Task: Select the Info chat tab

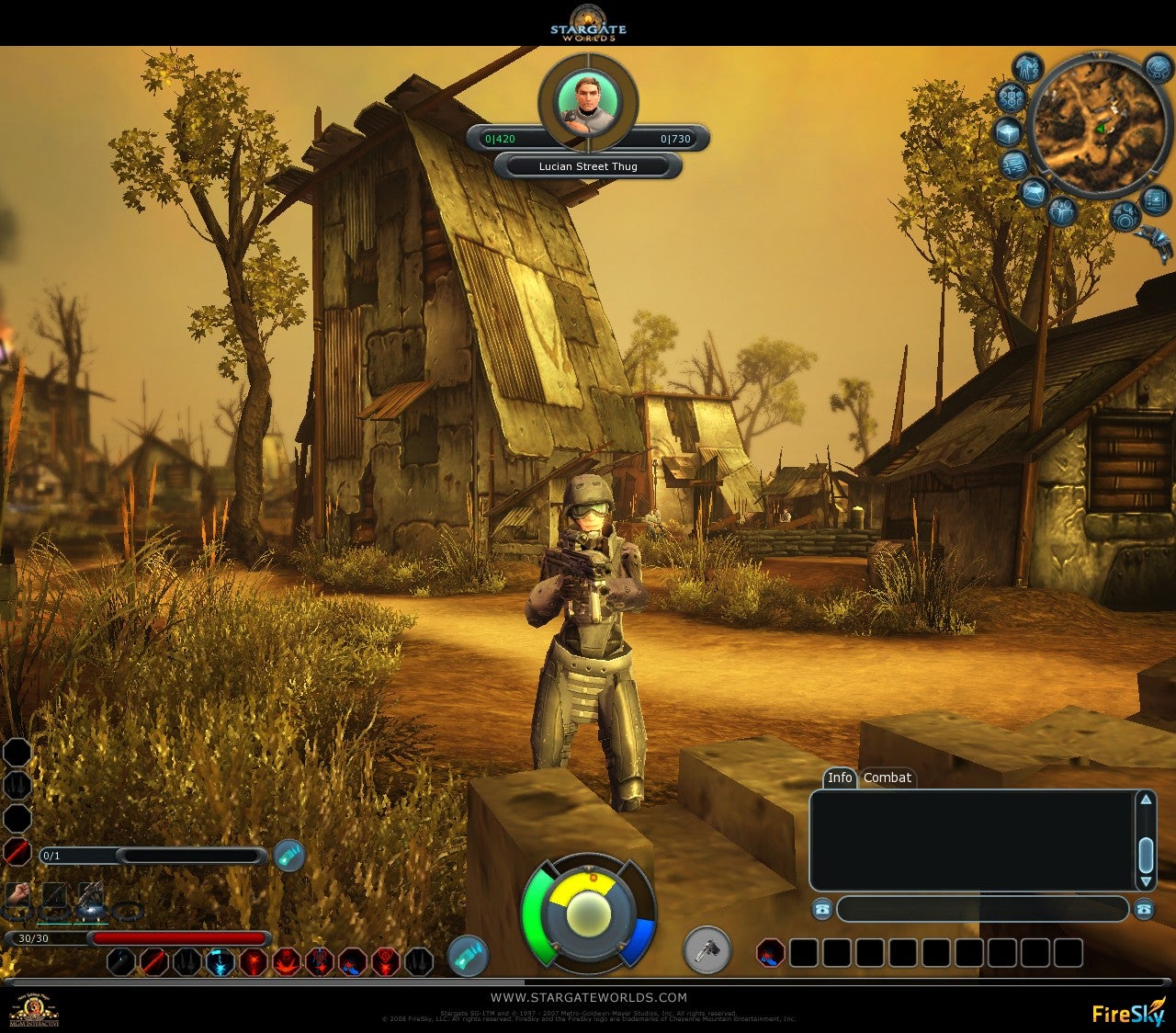Action: [x=840, y=778]
